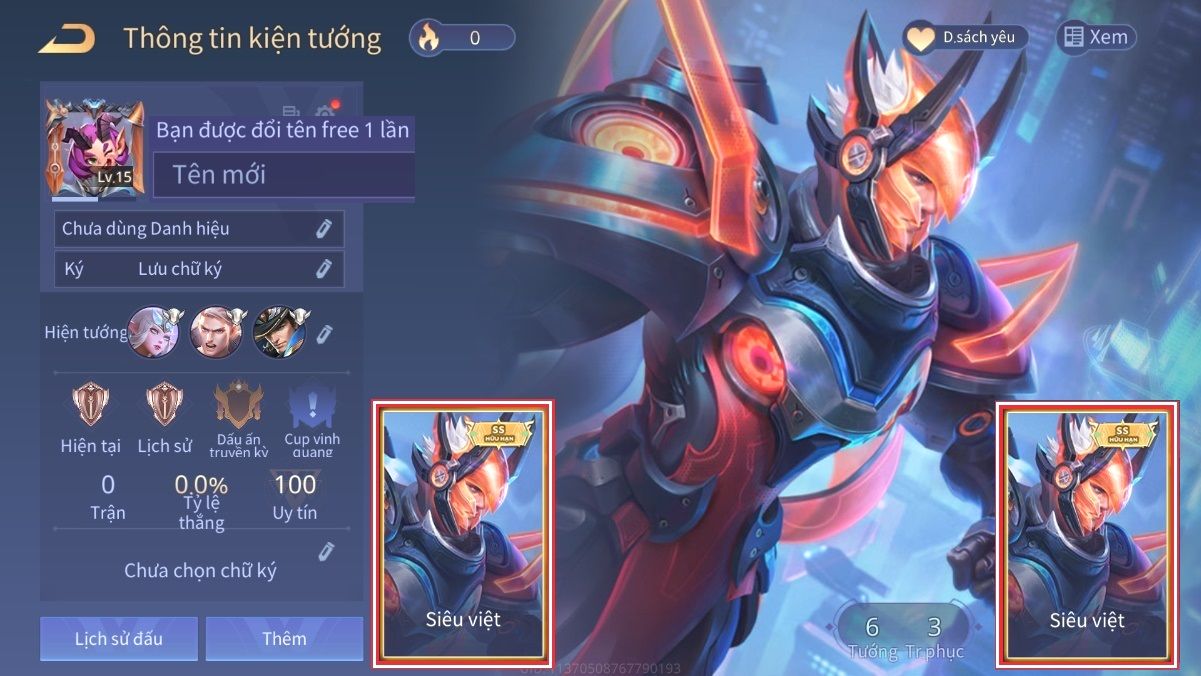This screenshot has height=676, width=1201.
Task: Edit the Chưa chọn chữ ký signature
Action: [325, 552]
